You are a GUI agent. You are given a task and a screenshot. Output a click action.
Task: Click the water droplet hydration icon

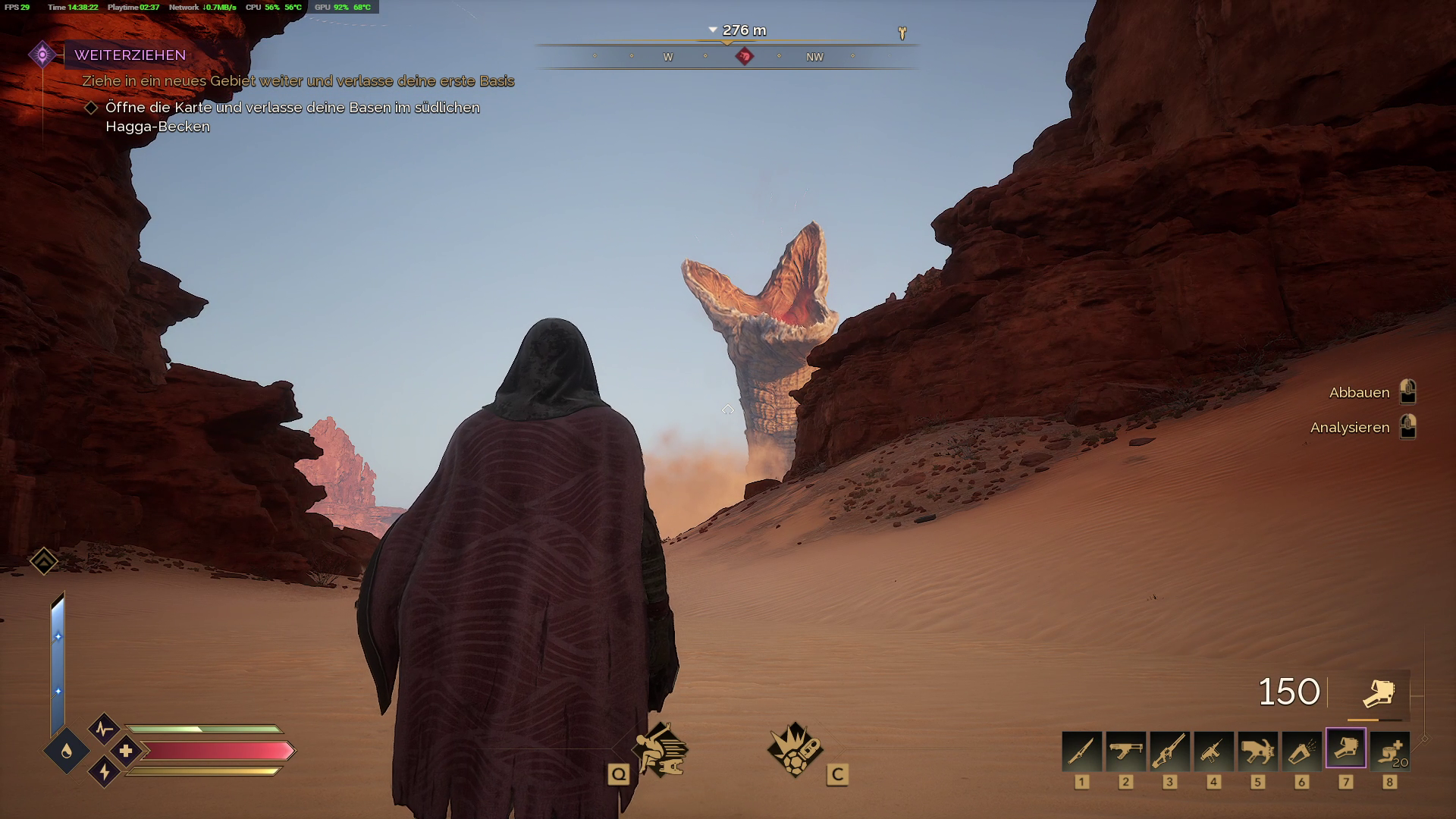click(x=66, y=751)
